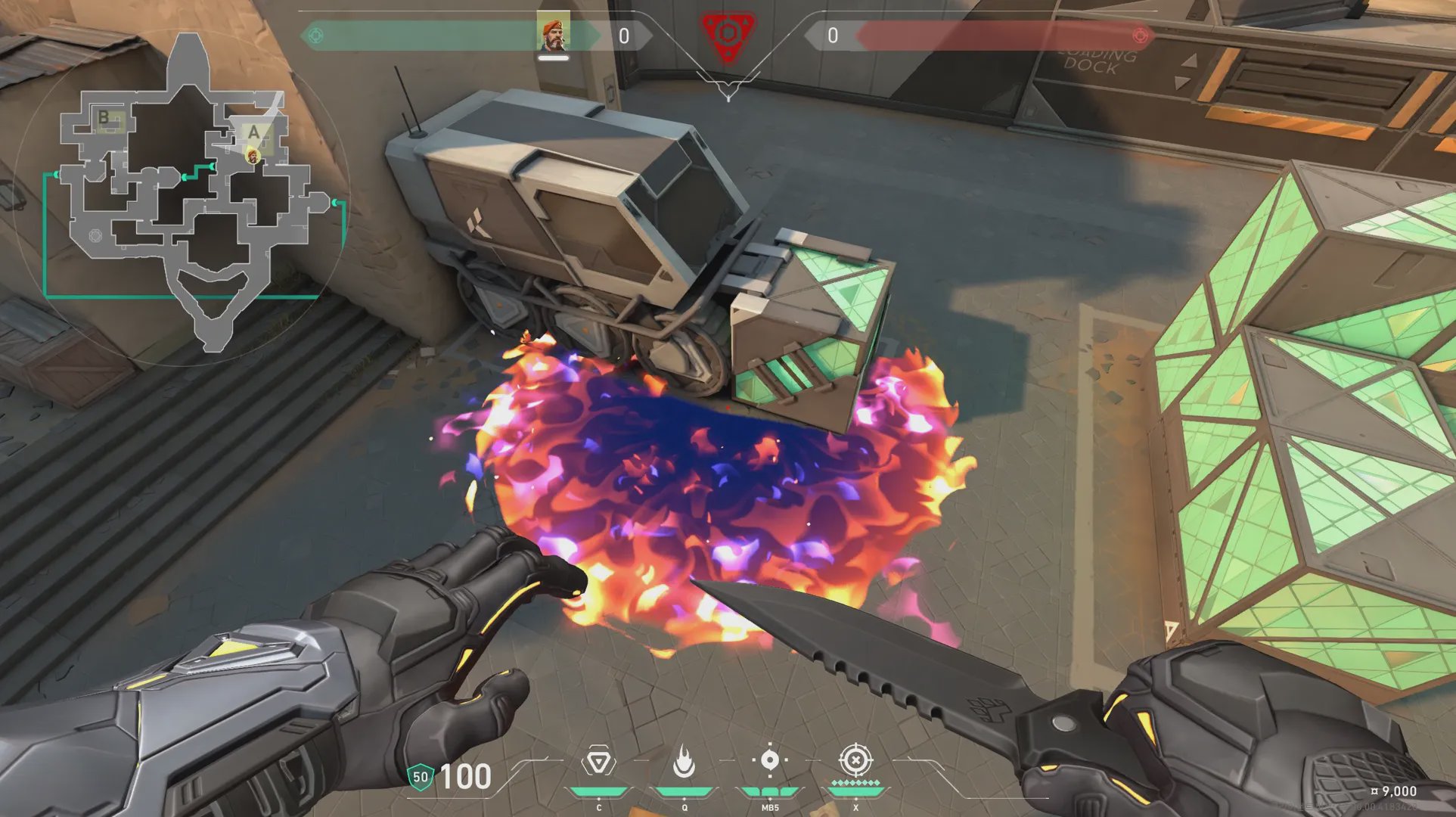Activate the Stim Beacon ability icon
Screen dimensions: 1456x817
(x=598, y=763)
